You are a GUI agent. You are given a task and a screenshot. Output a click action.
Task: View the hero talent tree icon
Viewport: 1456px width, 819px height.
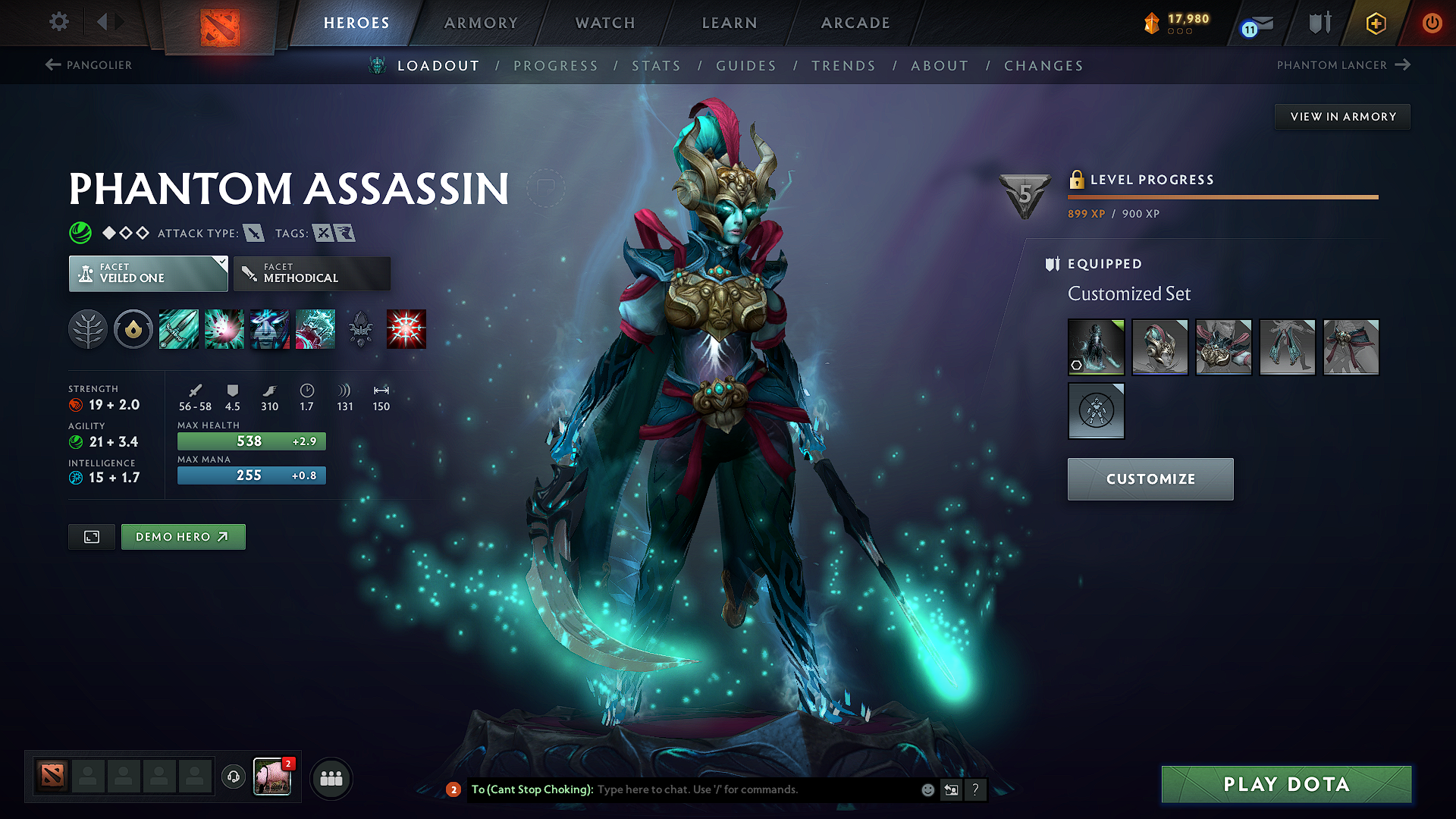point(89,328)
